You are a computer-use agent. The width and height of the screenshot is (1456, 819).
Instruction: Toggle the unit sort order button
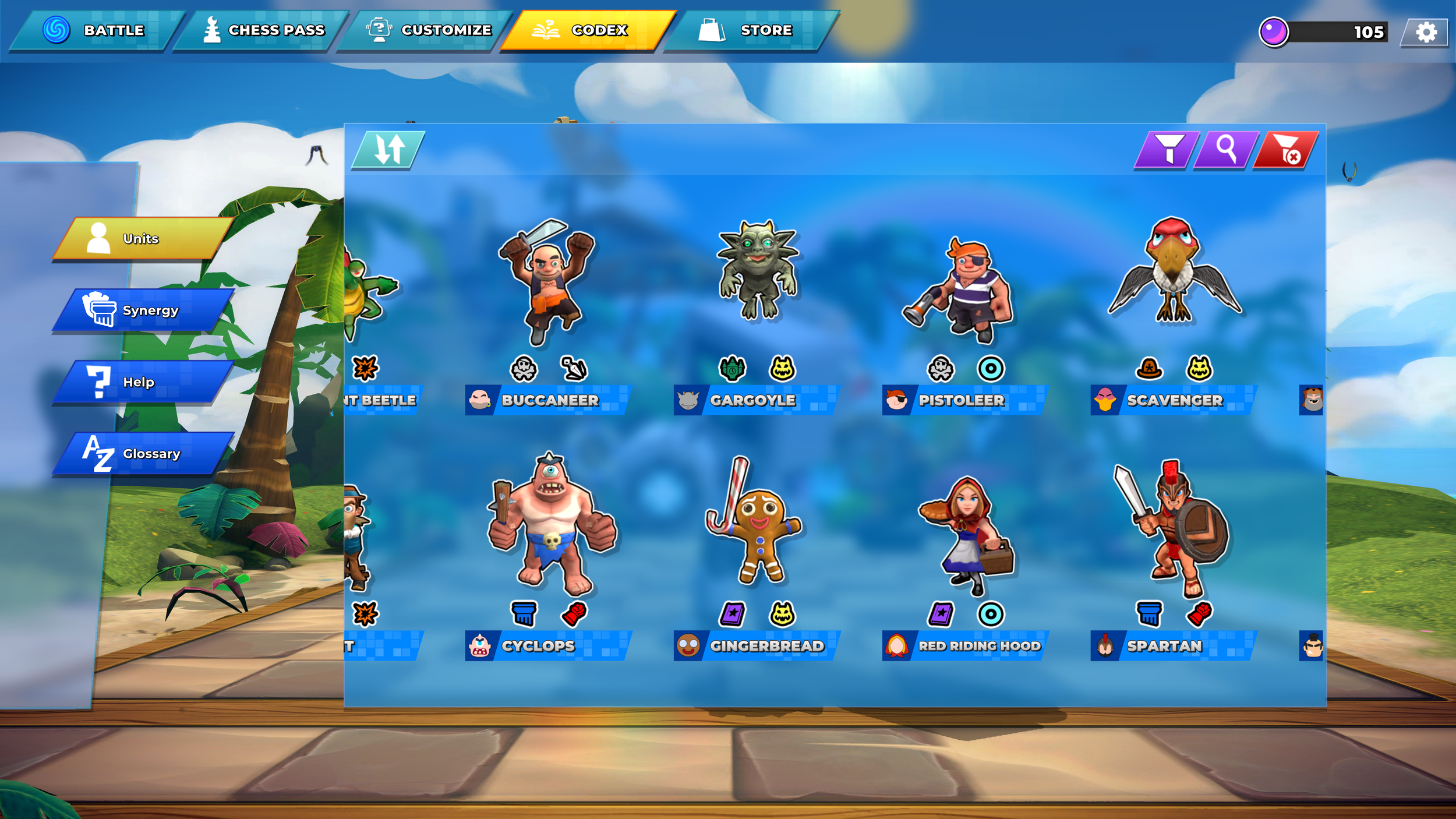click(x=388, y=150)
